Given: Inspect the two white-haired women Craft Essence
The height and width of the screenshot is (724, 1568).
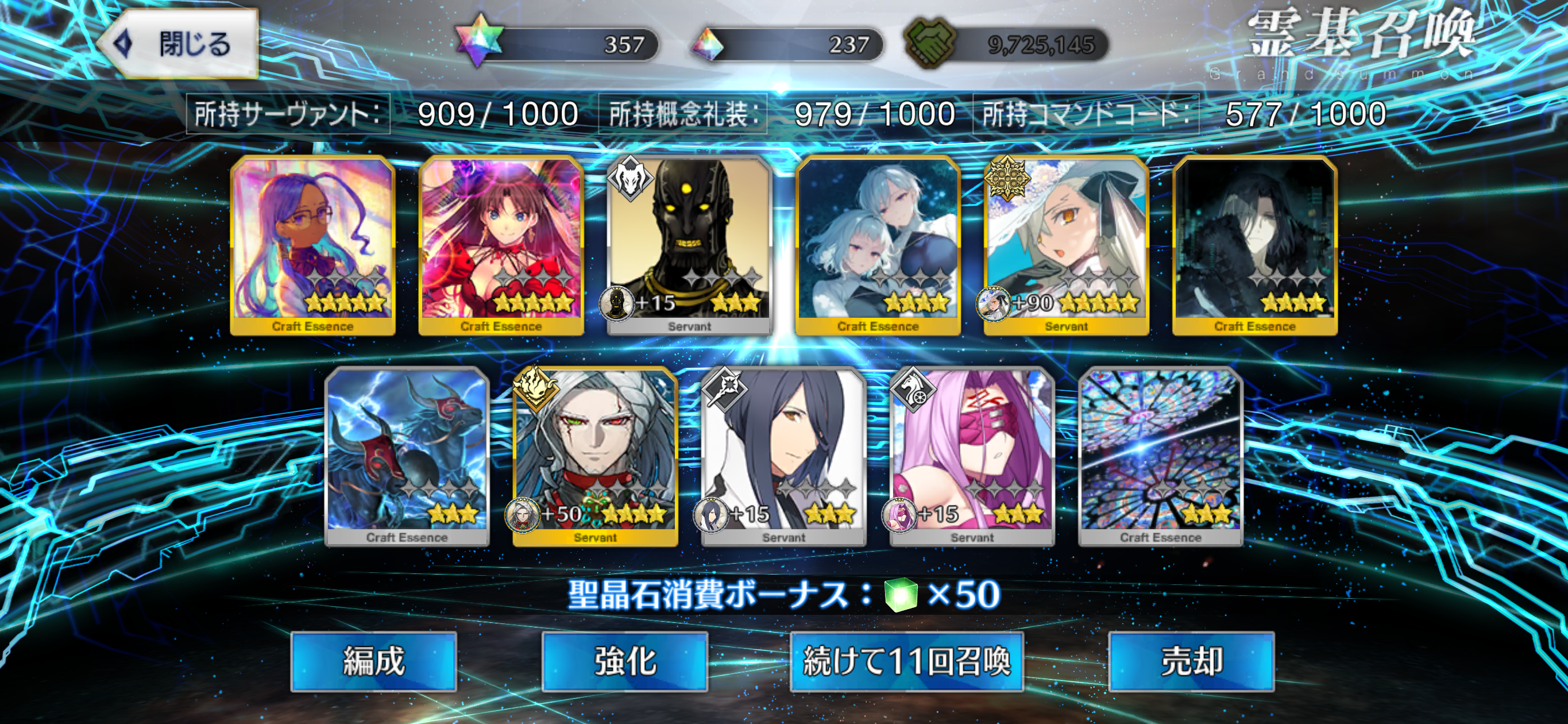Looking at the screenshot, I should [878, 244].
